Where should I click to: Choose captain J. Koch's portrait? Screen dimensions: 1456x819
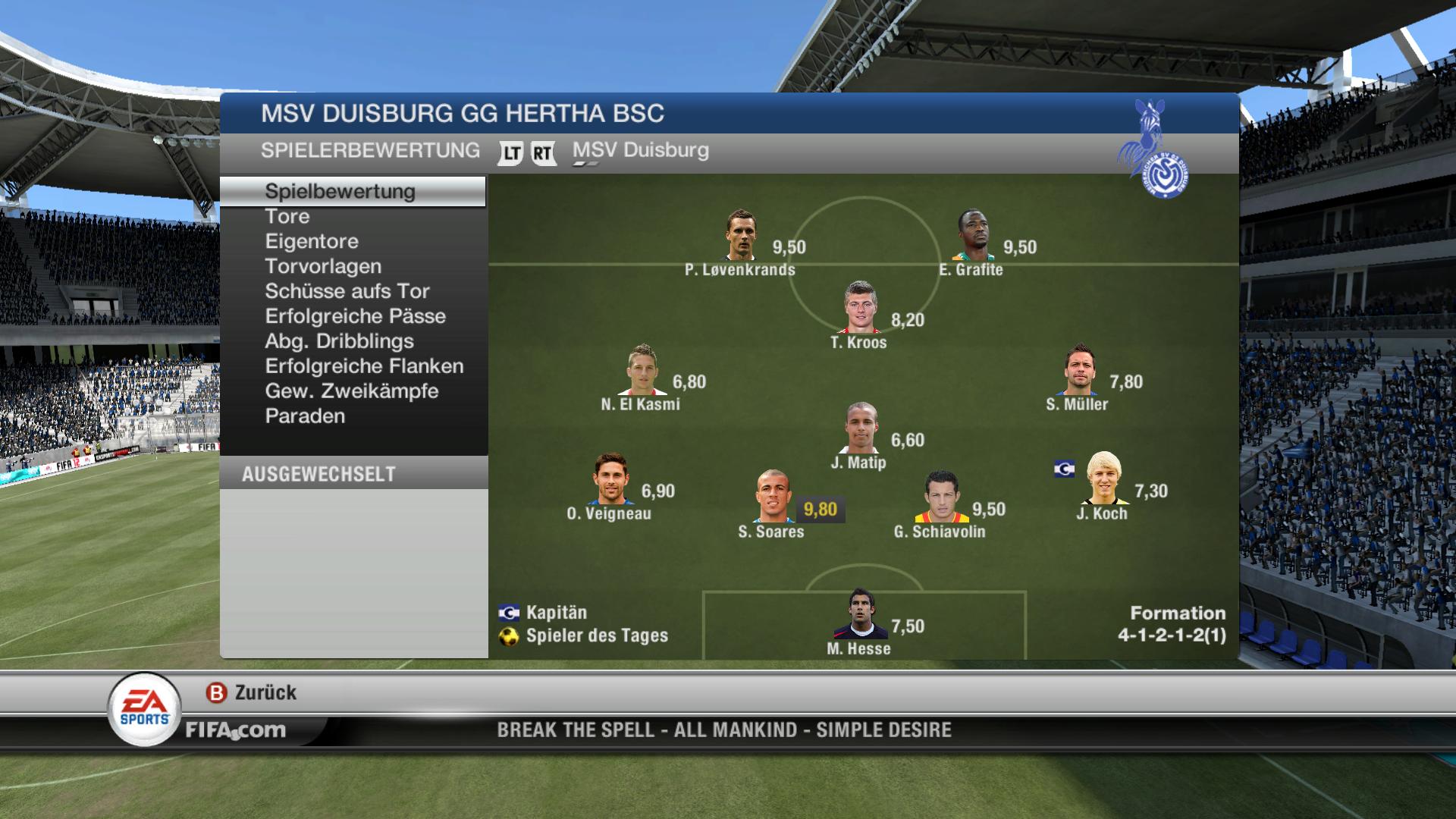pos(1103,479)
